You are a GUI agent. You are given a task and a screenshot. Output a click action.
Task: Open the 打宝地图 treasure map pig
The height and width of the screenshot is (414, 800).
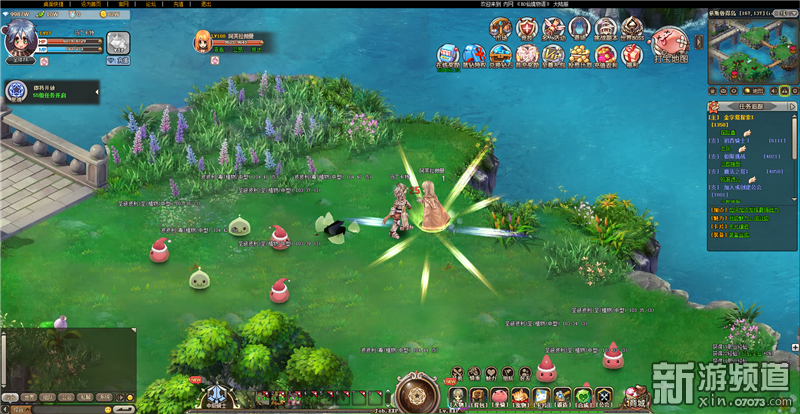(668, 44)
